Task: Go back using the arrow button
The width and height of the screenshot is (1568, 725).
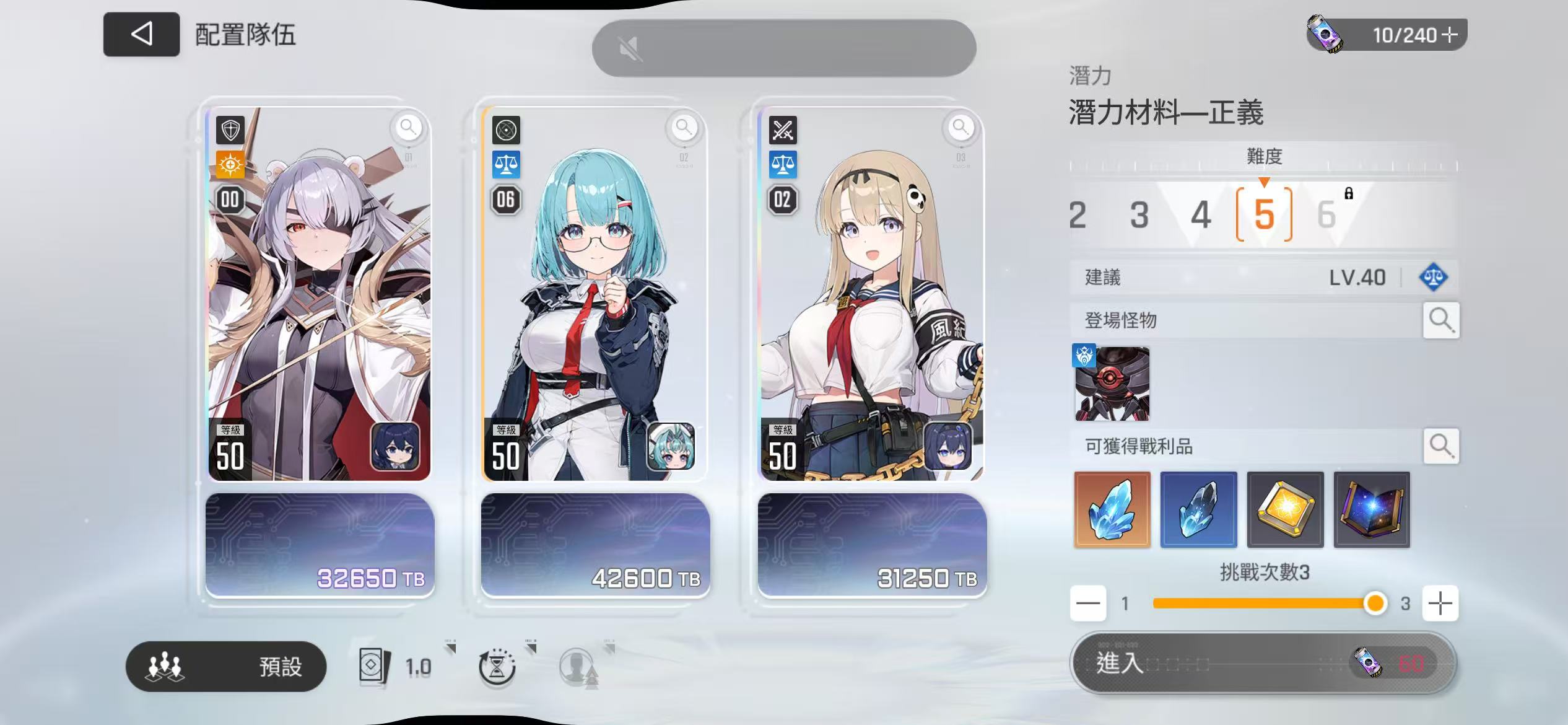Action: point(141,34)
